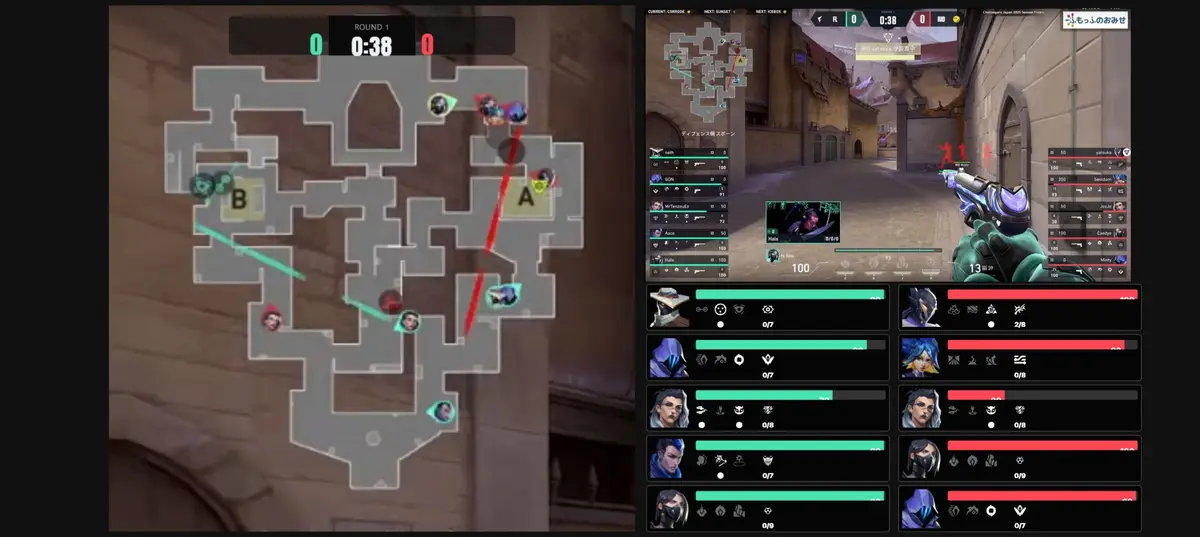Image resolution: width=1200 pixels, height=537 pixels.
Task: Open the red team's Chamber card
Action: coord(1019,408)
